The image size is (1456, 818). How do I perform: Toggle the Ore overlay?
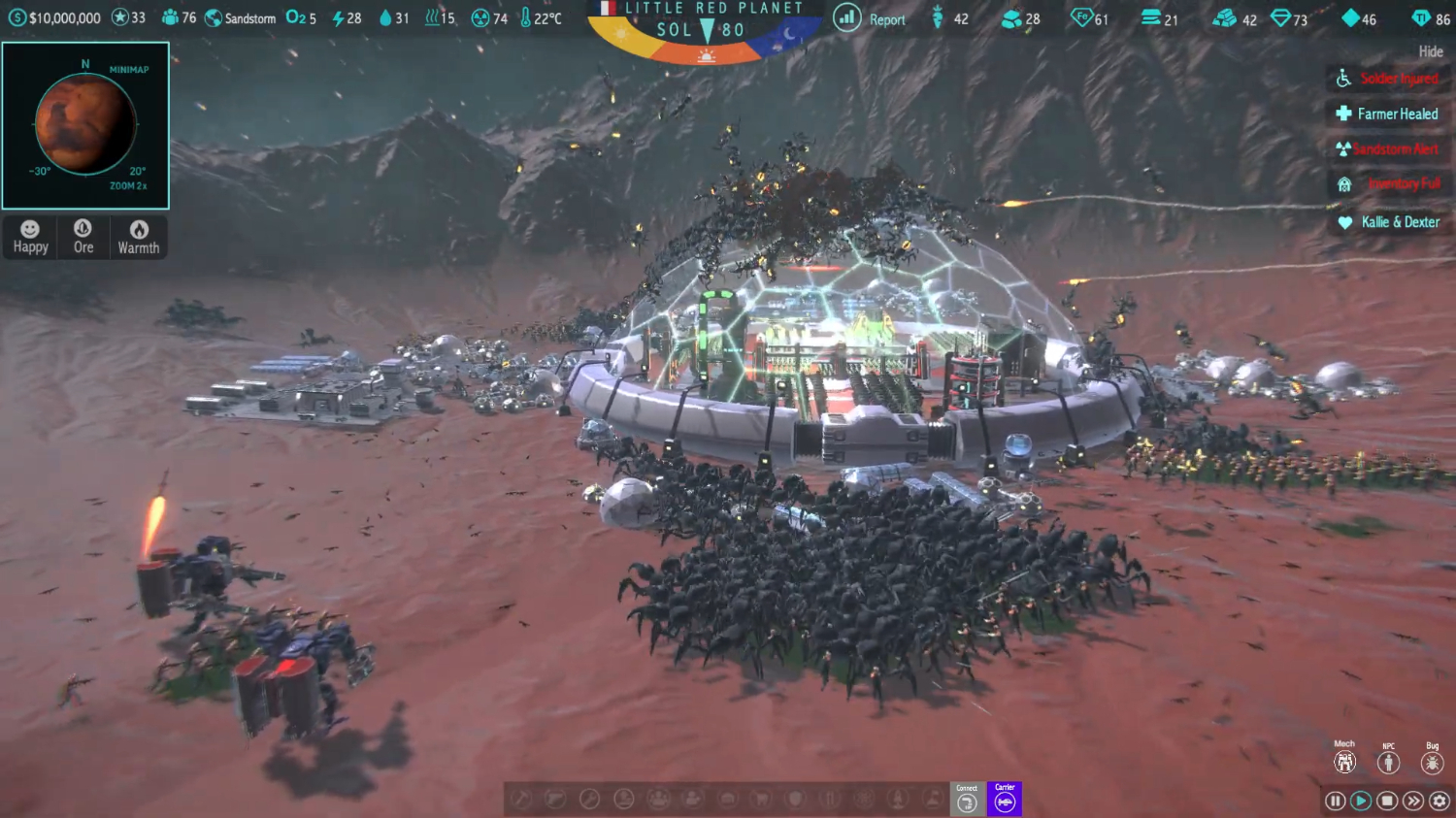point(83,236)
